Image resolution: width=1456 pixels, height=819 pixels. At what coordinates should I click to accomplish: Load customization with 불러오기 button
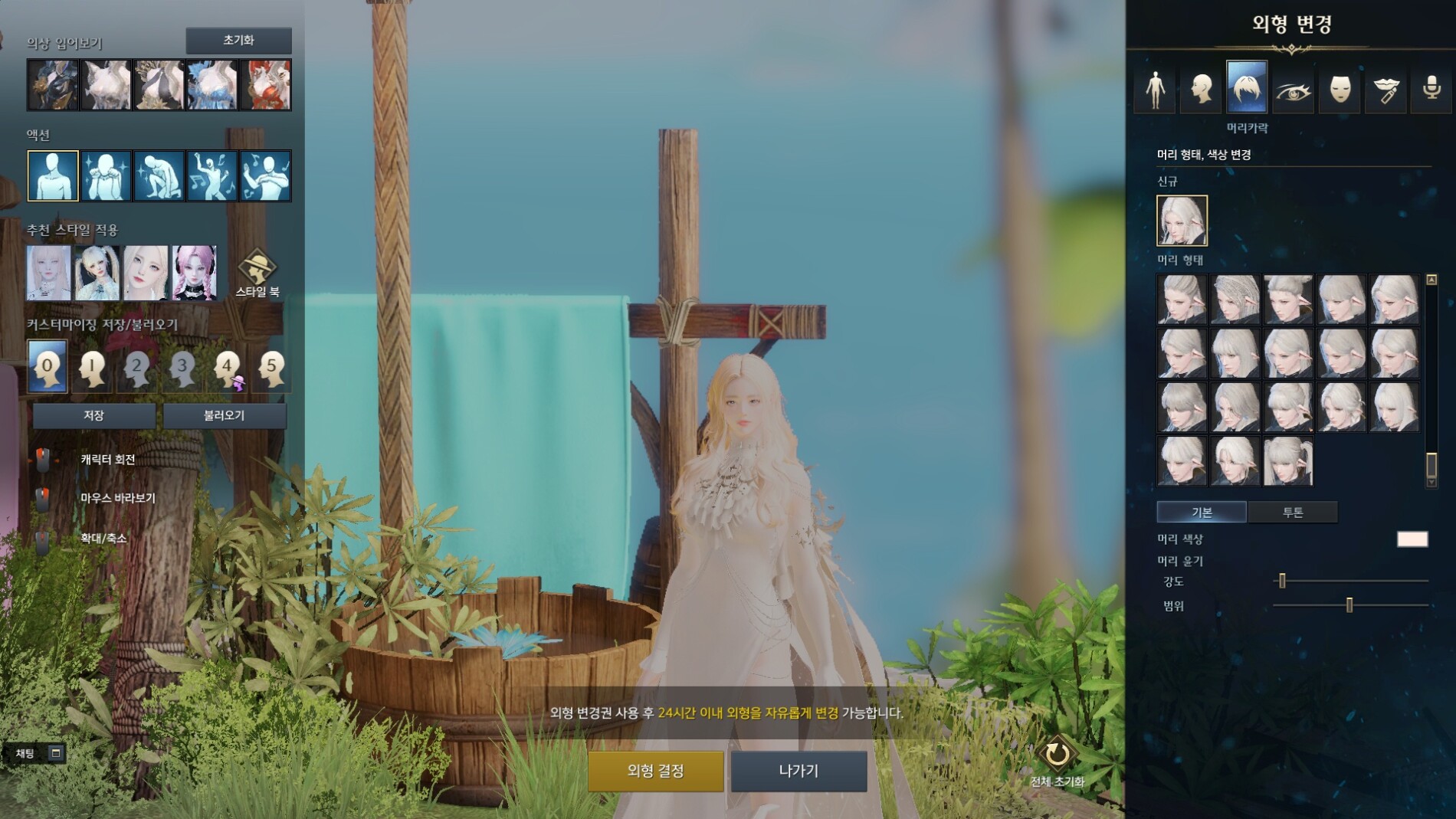[x=224, y=415]
